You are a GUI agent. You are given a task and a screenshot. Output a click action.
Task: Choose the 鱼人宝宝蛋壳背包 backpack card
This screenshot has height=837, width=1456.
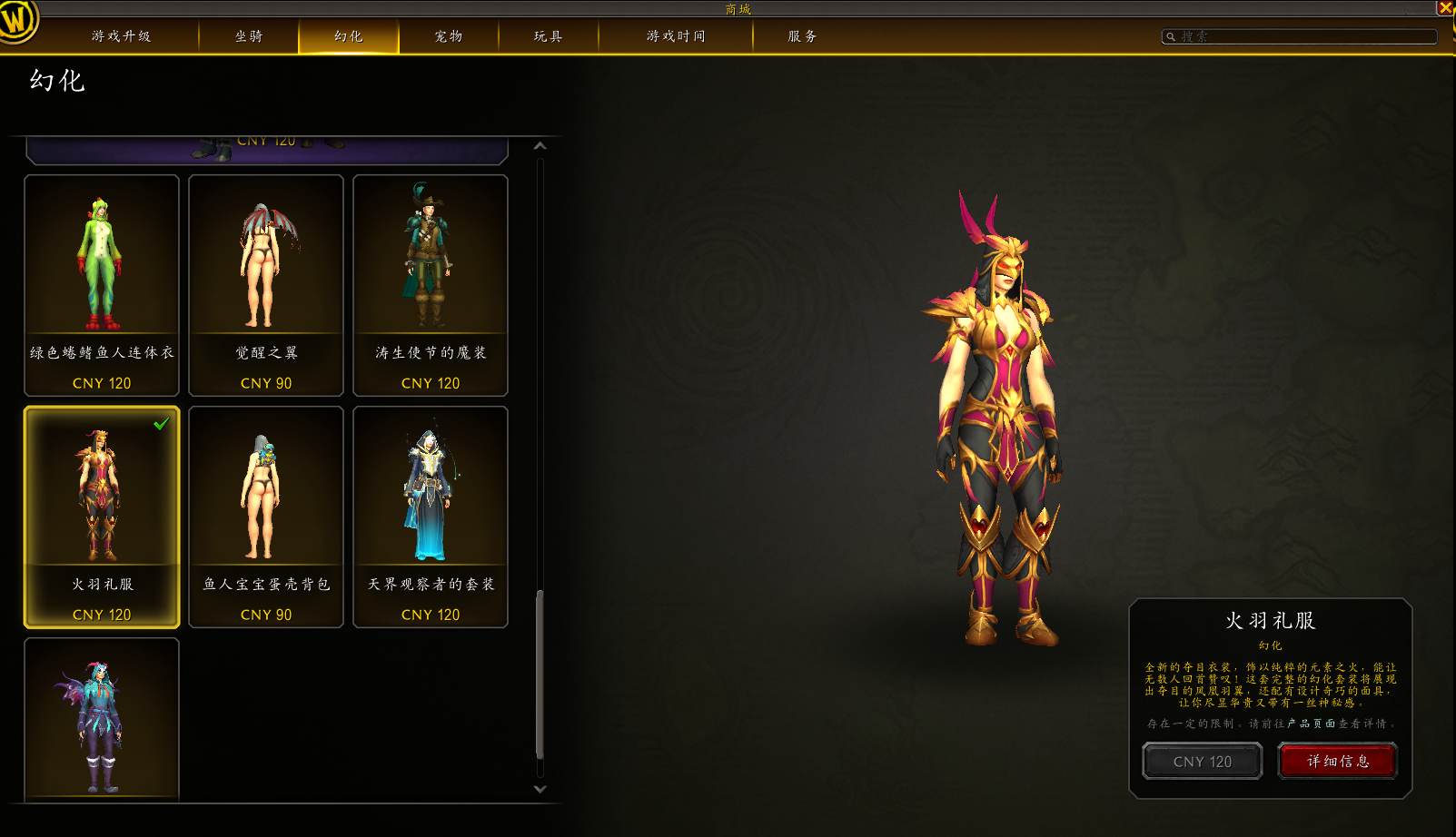pyautogui.click(x=266, y=517)
